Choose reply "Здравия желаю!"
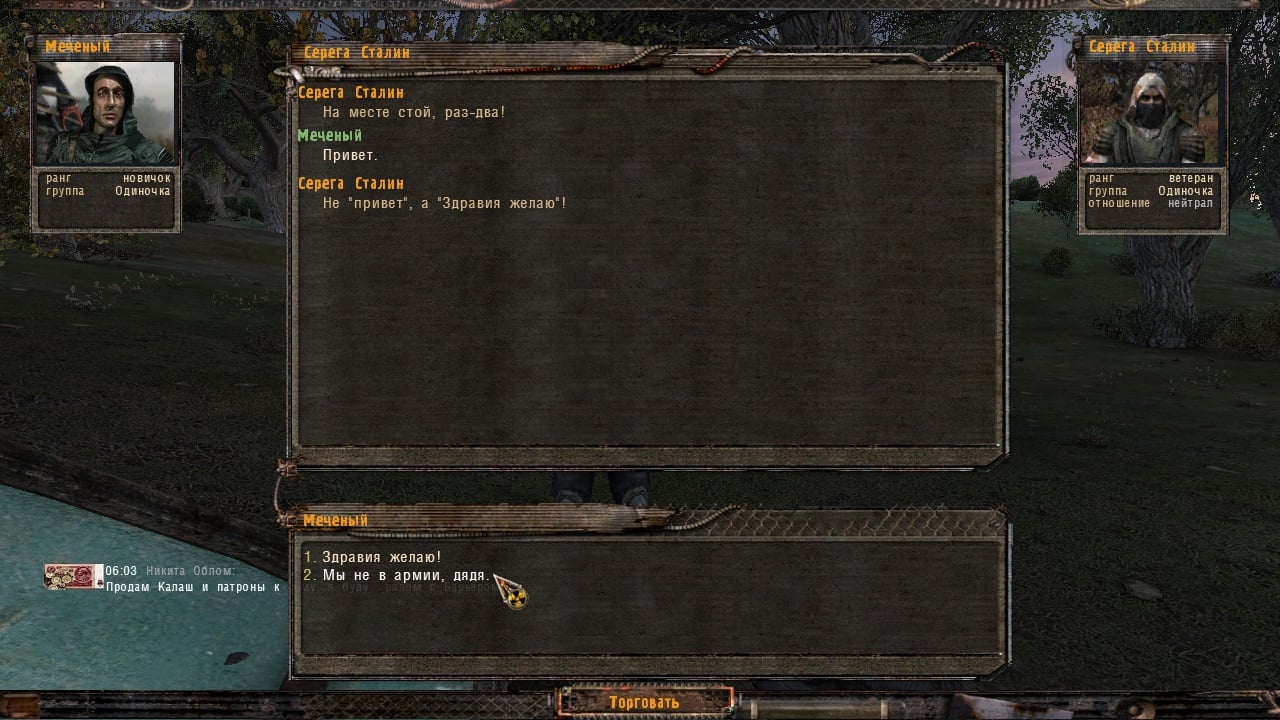Viewport: 1280px width, 720px height. [x=381, y=557]
